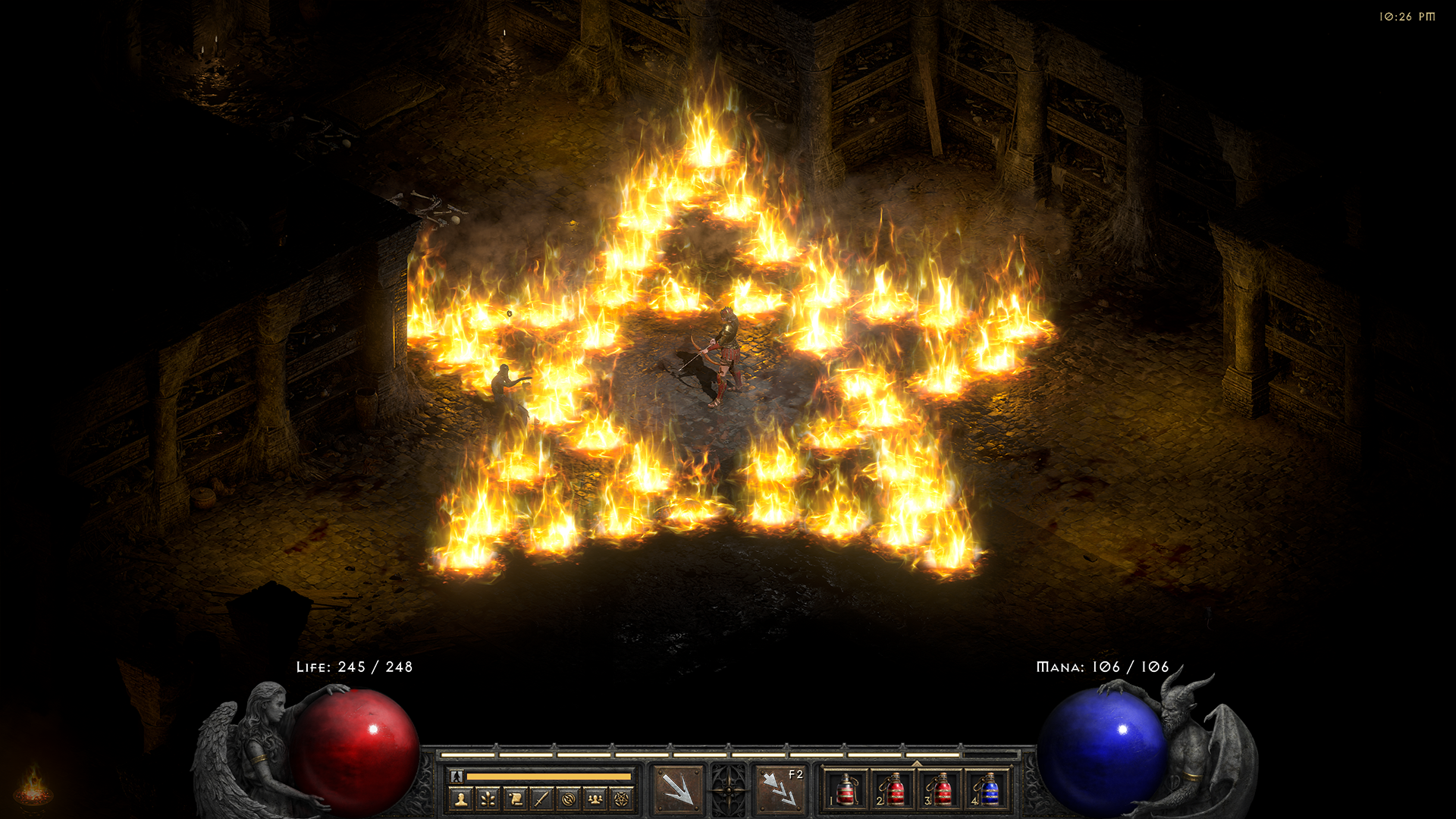Select the F2 multiple arrow skill
1456x819 pixels.
[780, 789]
